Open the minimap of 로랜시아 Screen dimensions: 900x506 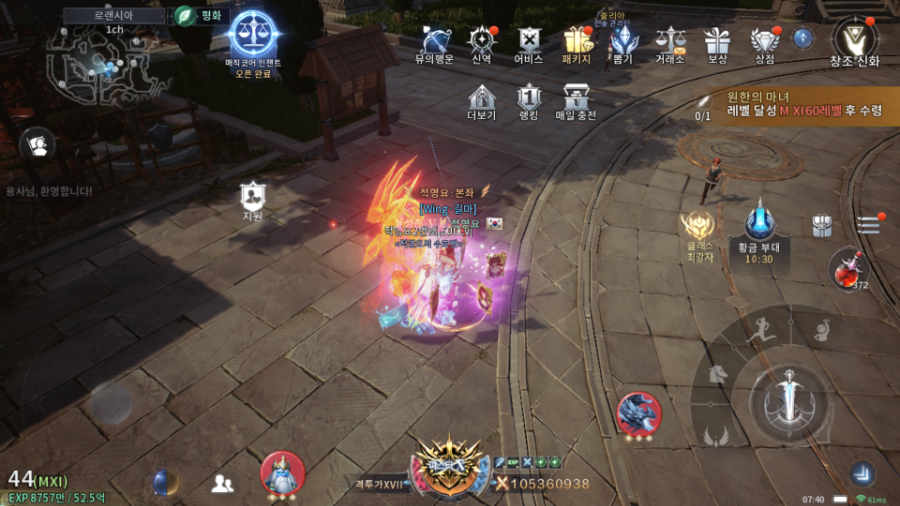point(101,65)
